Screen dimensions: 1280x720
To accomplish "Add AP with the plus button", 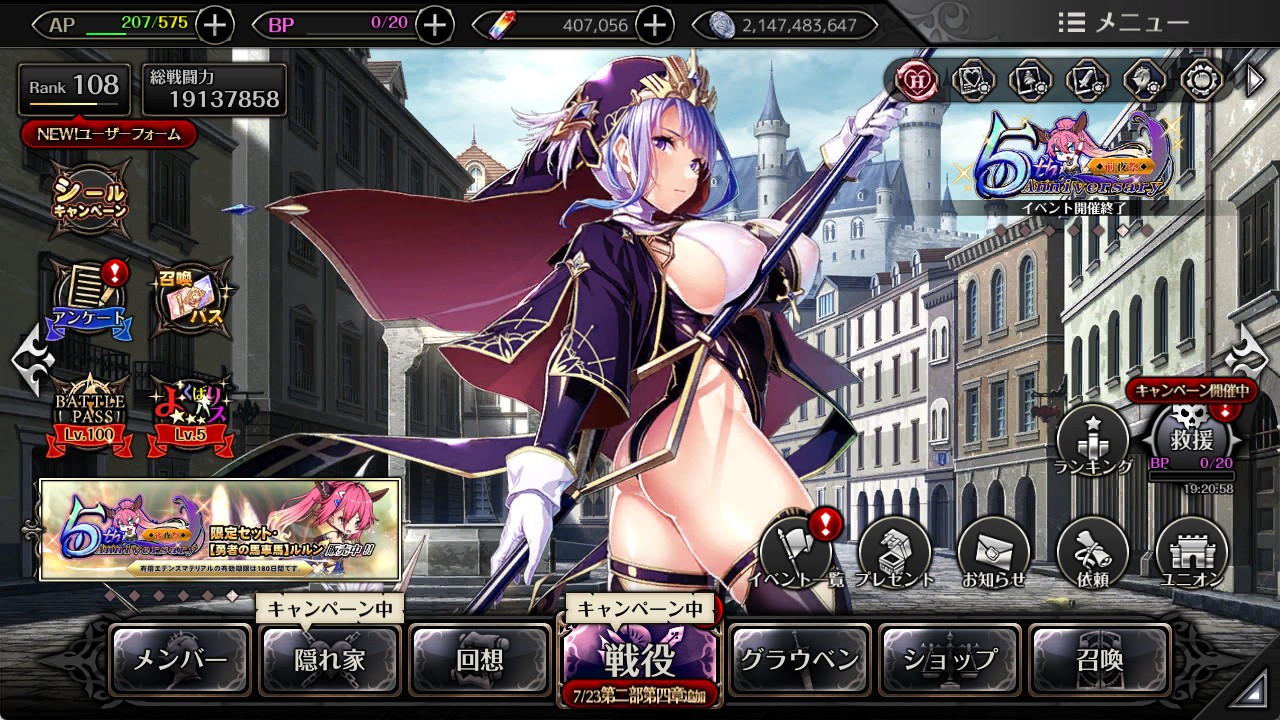I will tap(217, 25).
